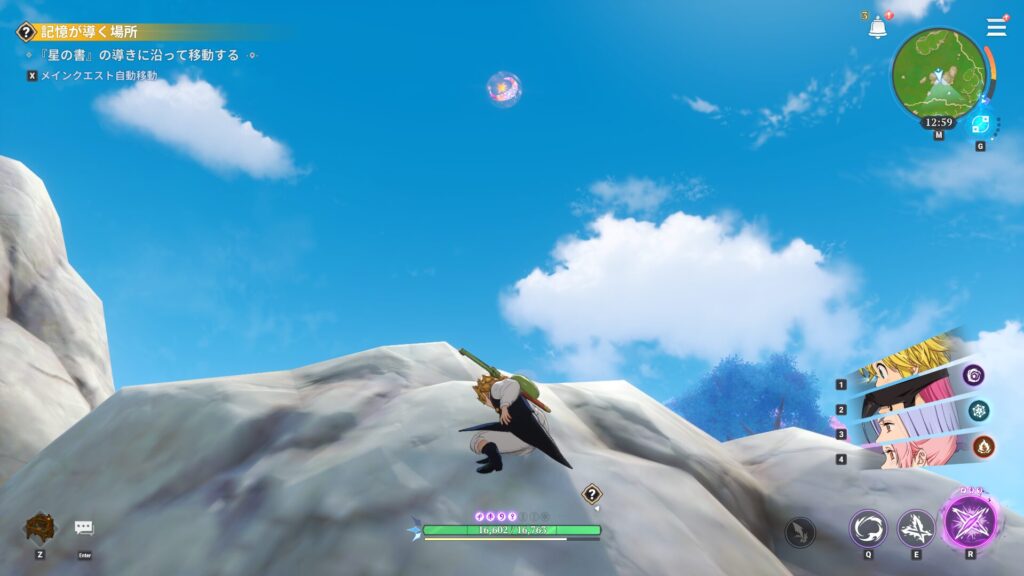This screenshot has height=576, width=1024.
Task: Click the teal snowflake party skill icon
Action: pyautogui.click(x=977, y=410)
